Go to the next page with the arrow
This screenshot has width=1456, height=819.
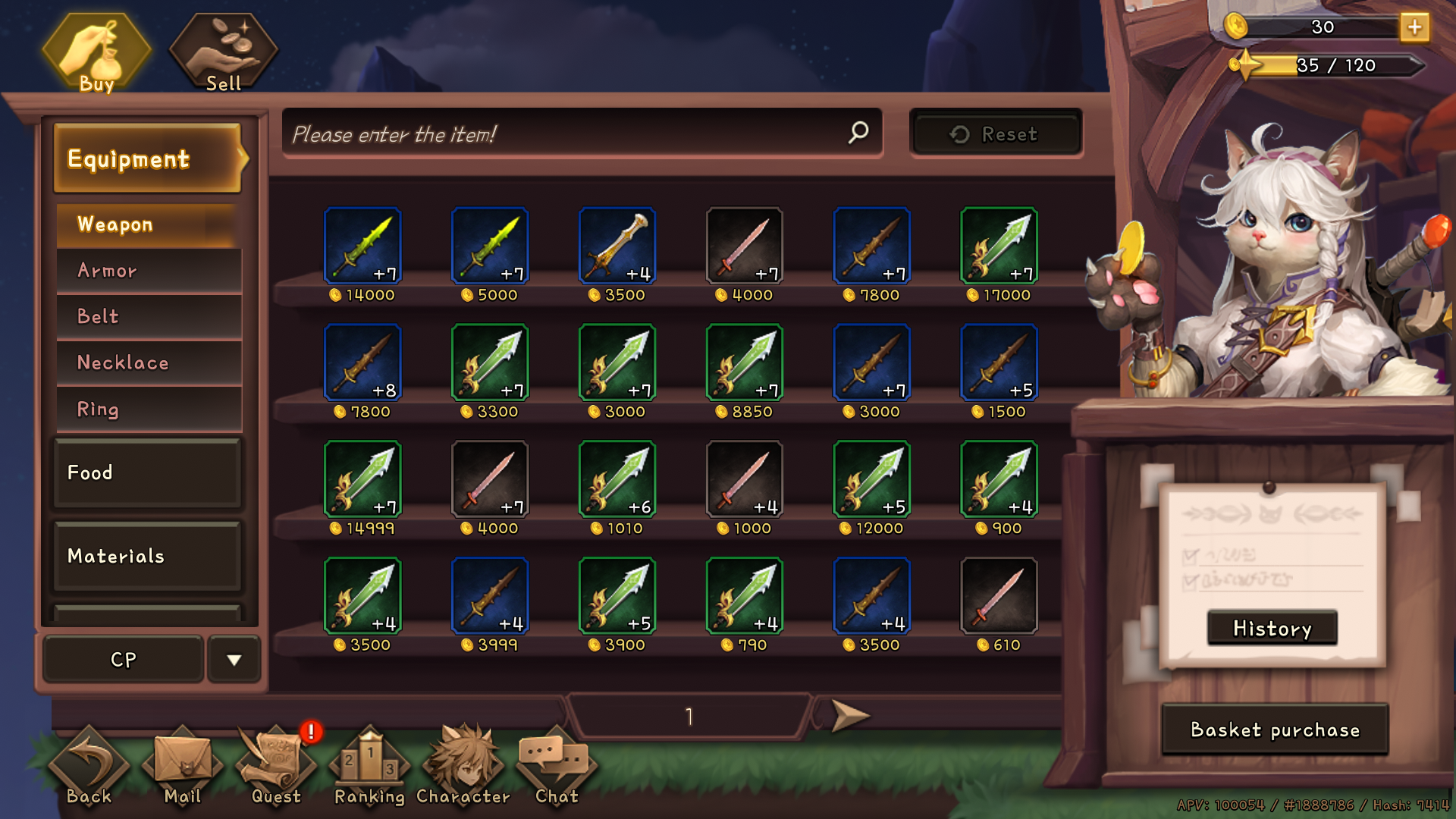pos(851,715)
